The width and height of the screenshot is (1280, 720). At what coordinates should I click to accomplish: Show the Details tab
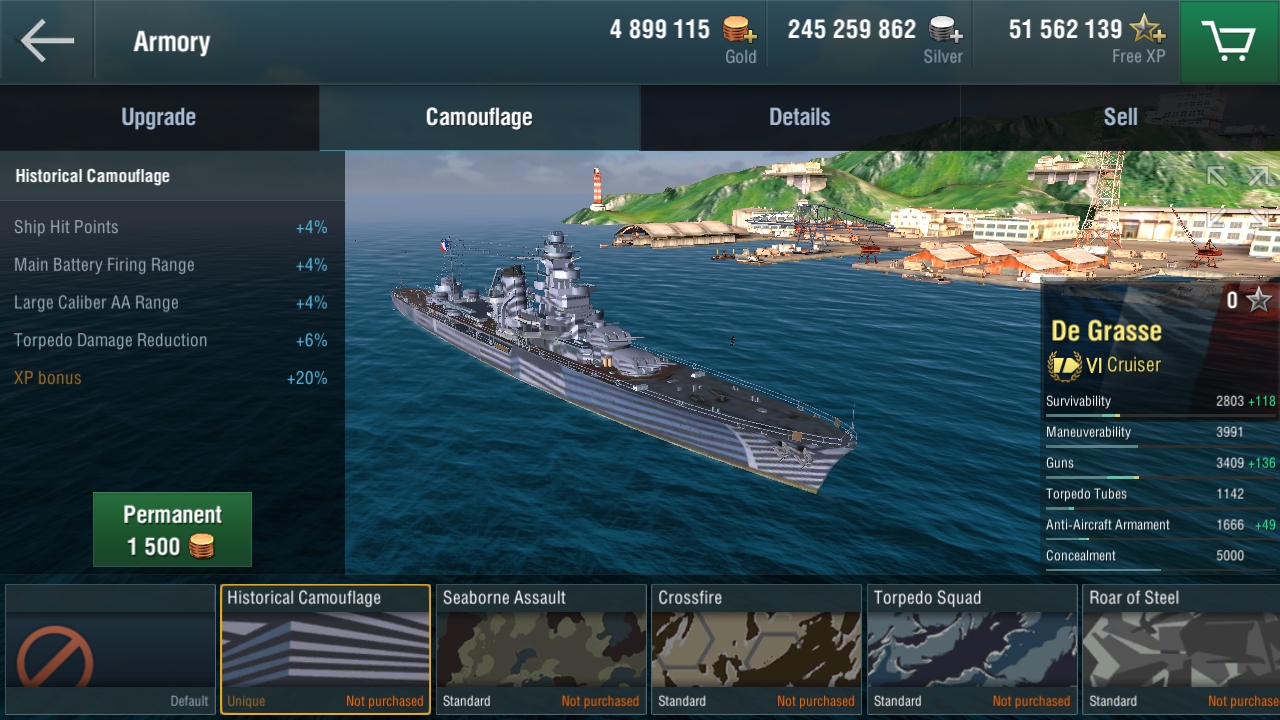click(x=799, y=117)
